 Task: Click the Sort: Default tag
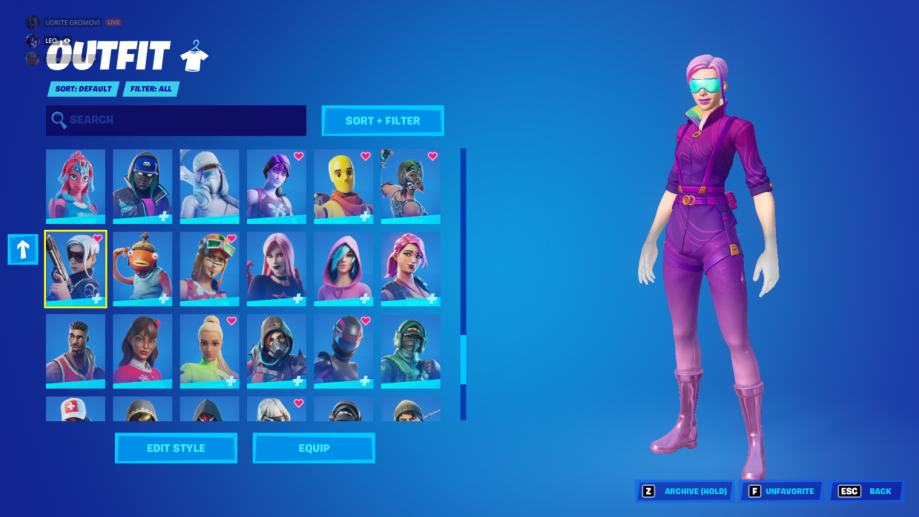pyautogui.click(x=83, y=89)
